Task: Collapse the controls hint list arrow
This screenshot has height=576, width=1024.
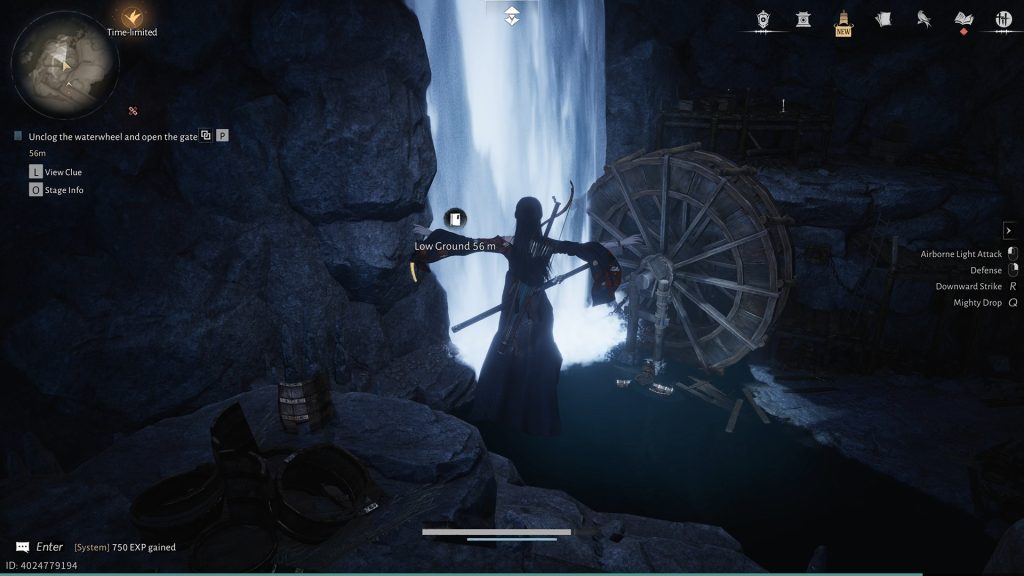Action: point(1009,231)
